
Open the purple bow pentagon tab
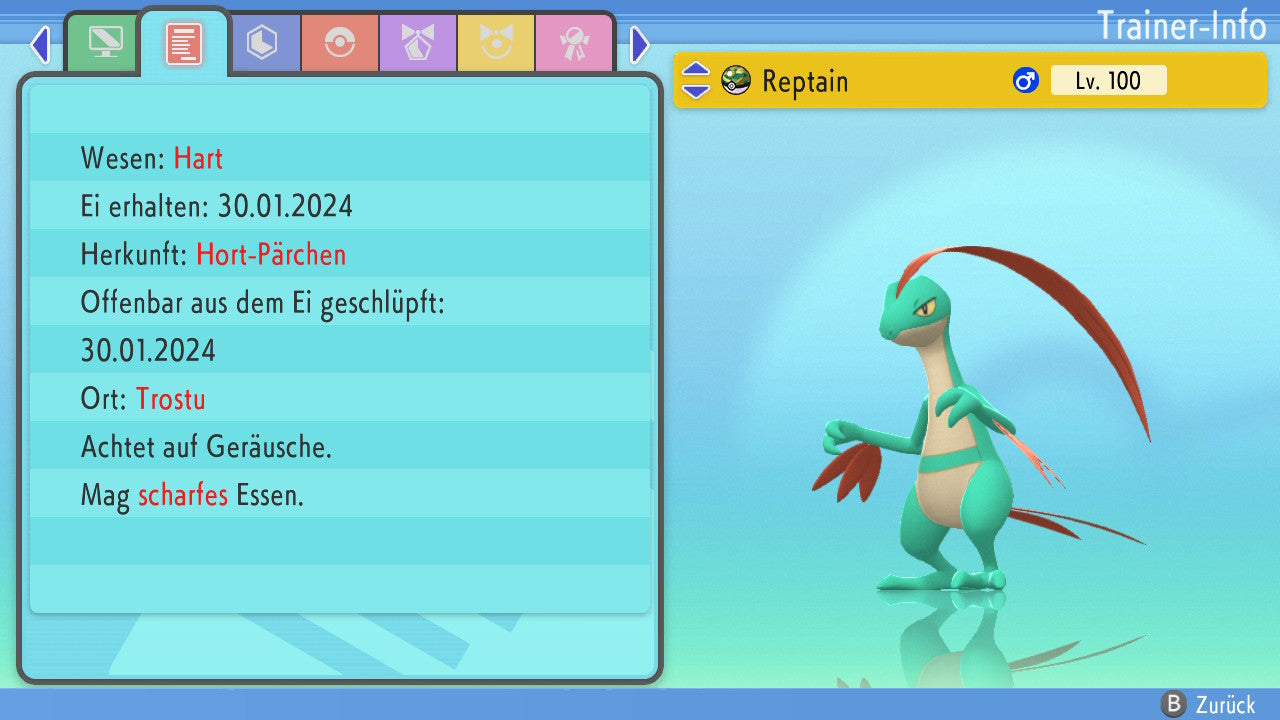coord(418,43)
